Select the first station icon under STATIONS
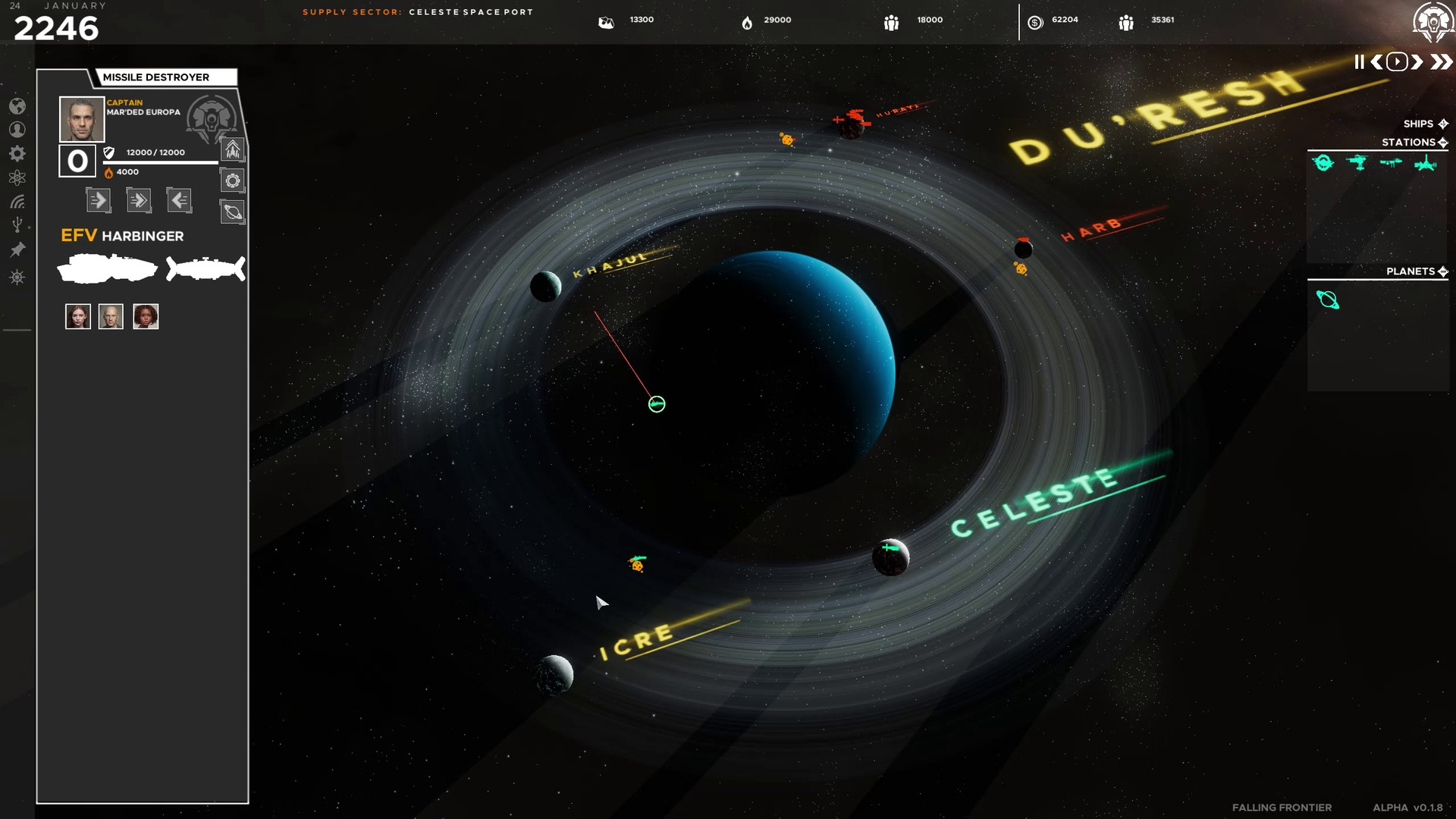 (1323, 162)
